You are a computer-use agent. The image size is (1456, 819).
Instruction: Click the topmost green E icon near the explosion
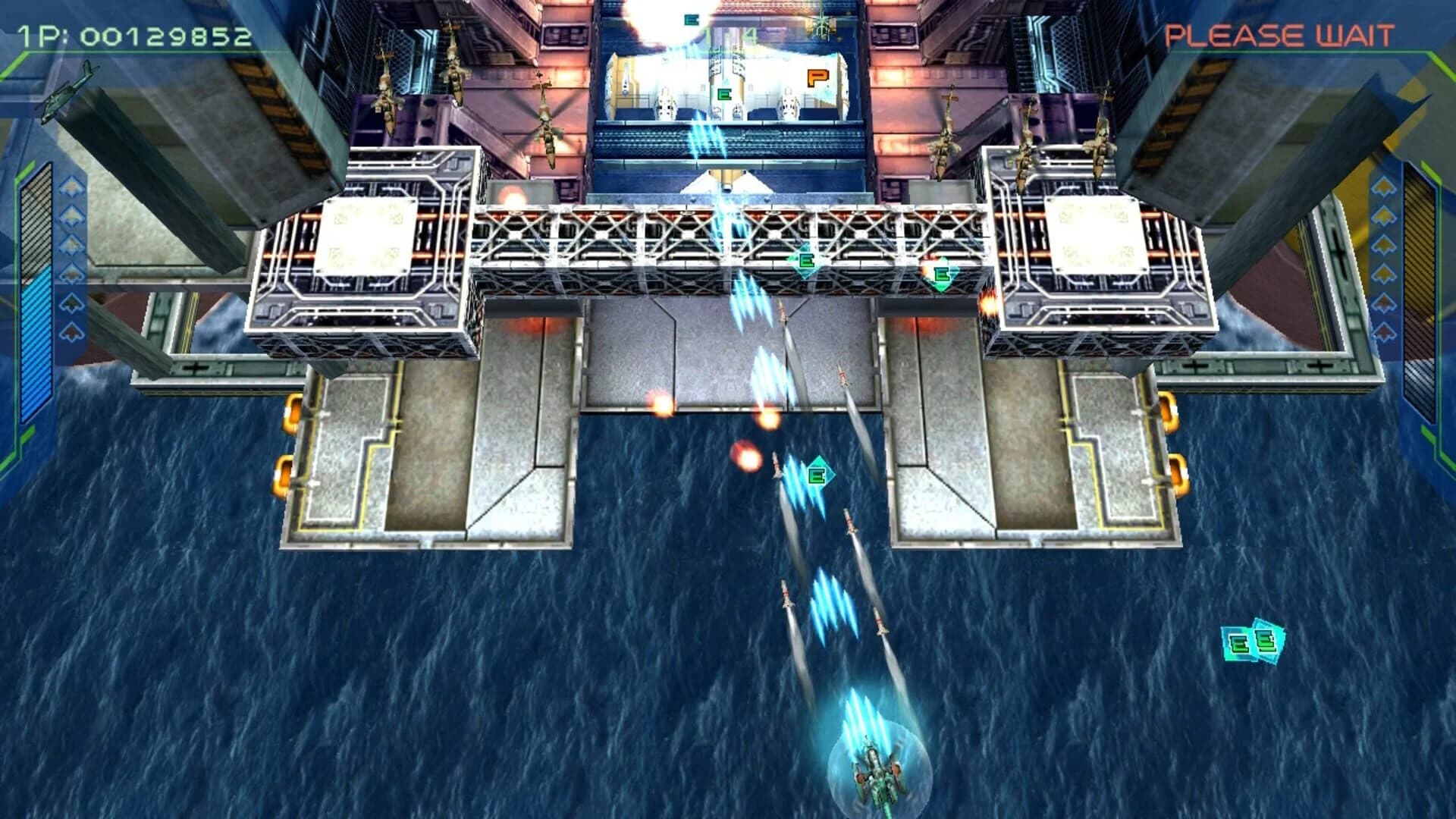[x=690, y=19]
